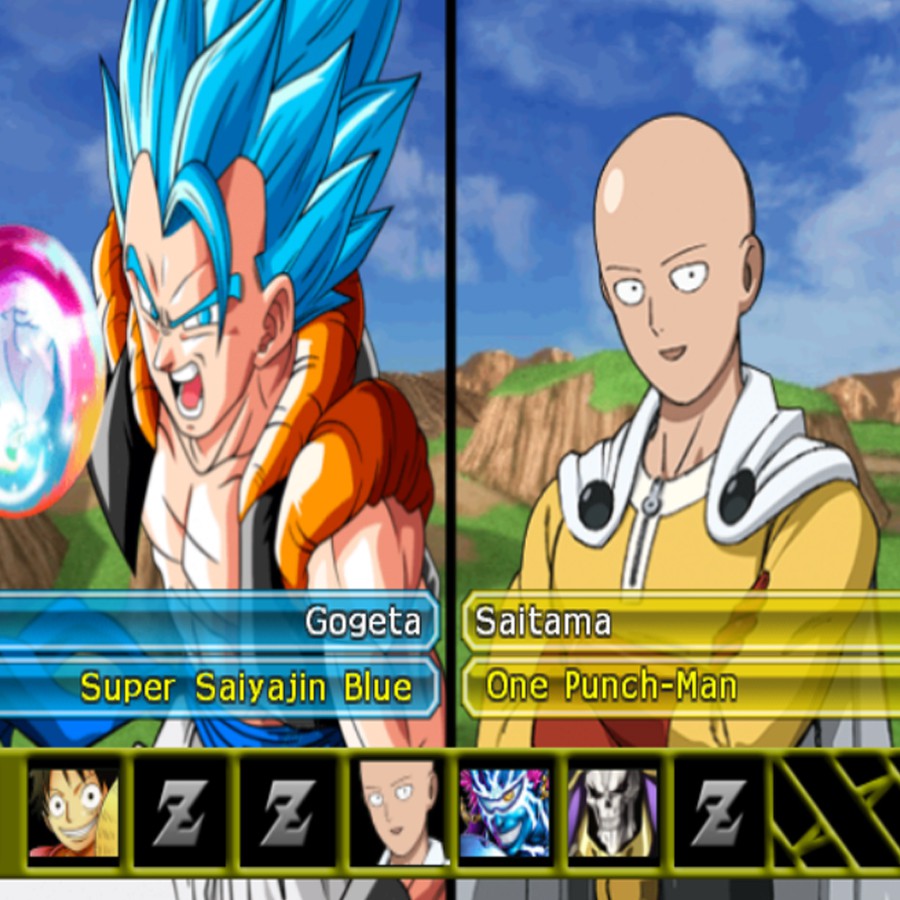Viewport: 900px width, 900px height.
Task: Pick the blue demon character portrait
Action: [504, 811]
